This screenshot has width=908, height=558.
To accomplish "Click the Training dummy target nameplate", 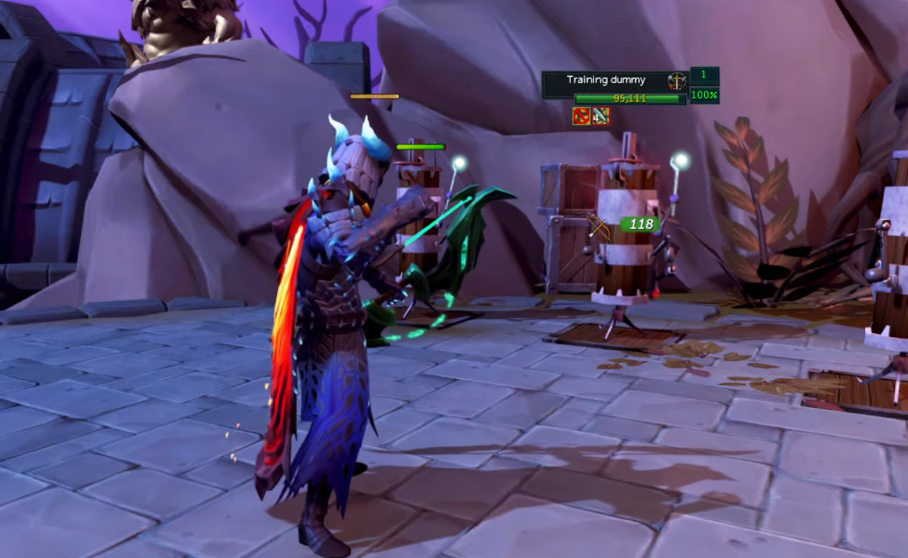I will pos(607,80).
